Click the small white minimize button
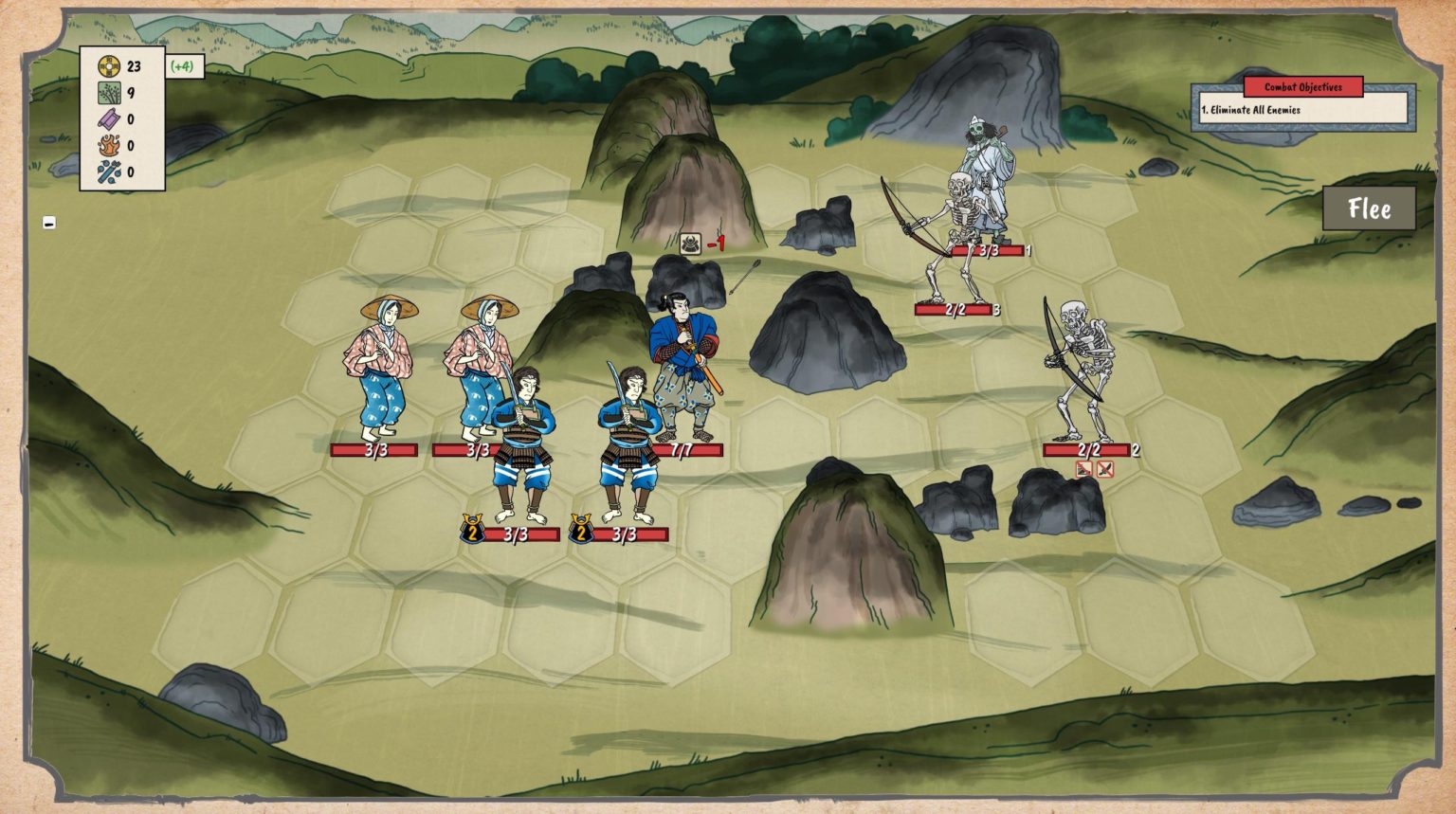 [x=49, y=223]
